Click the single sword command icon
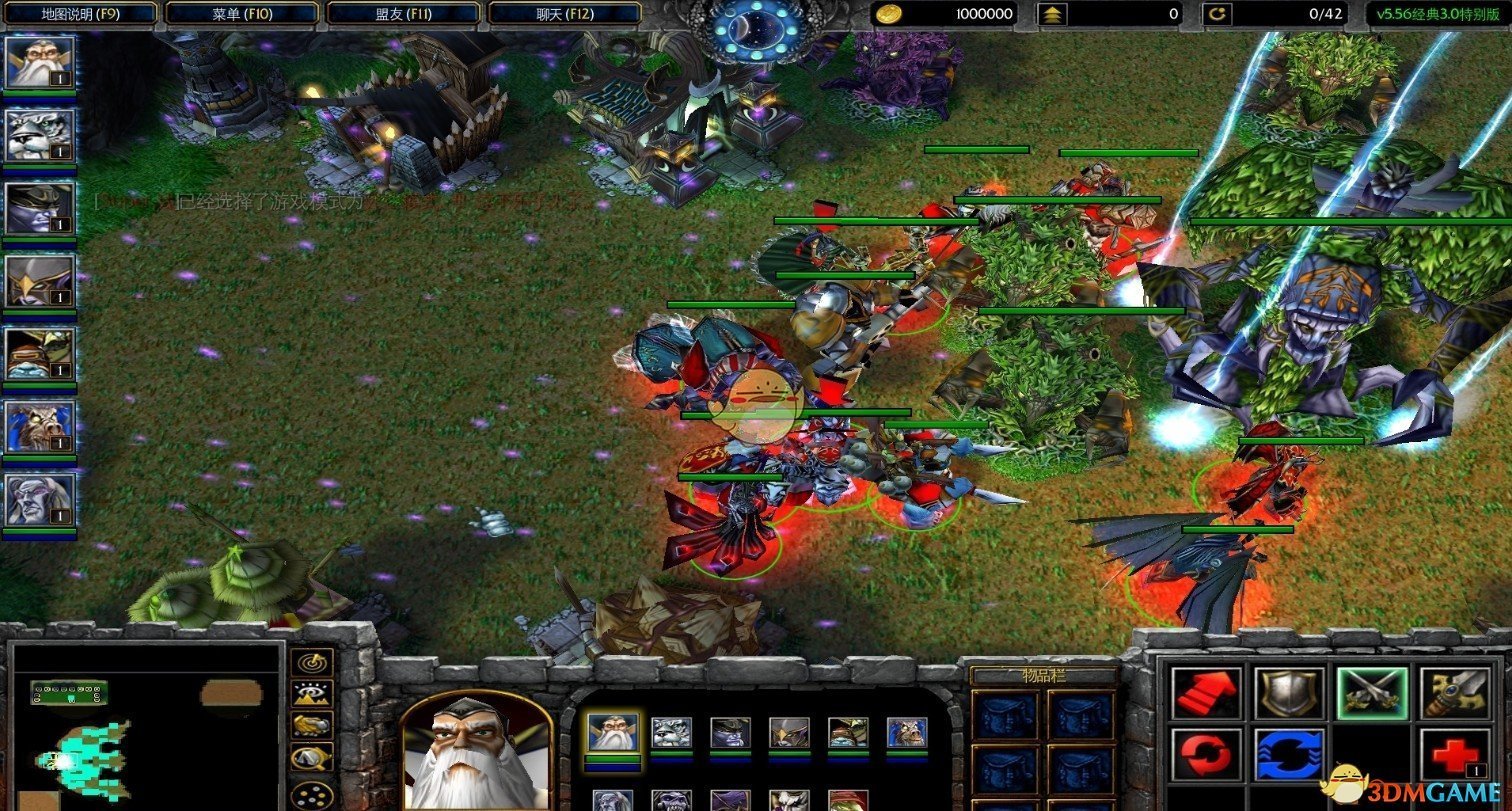The width and height of the screenshot is (1512, 811). point(1454,693)
